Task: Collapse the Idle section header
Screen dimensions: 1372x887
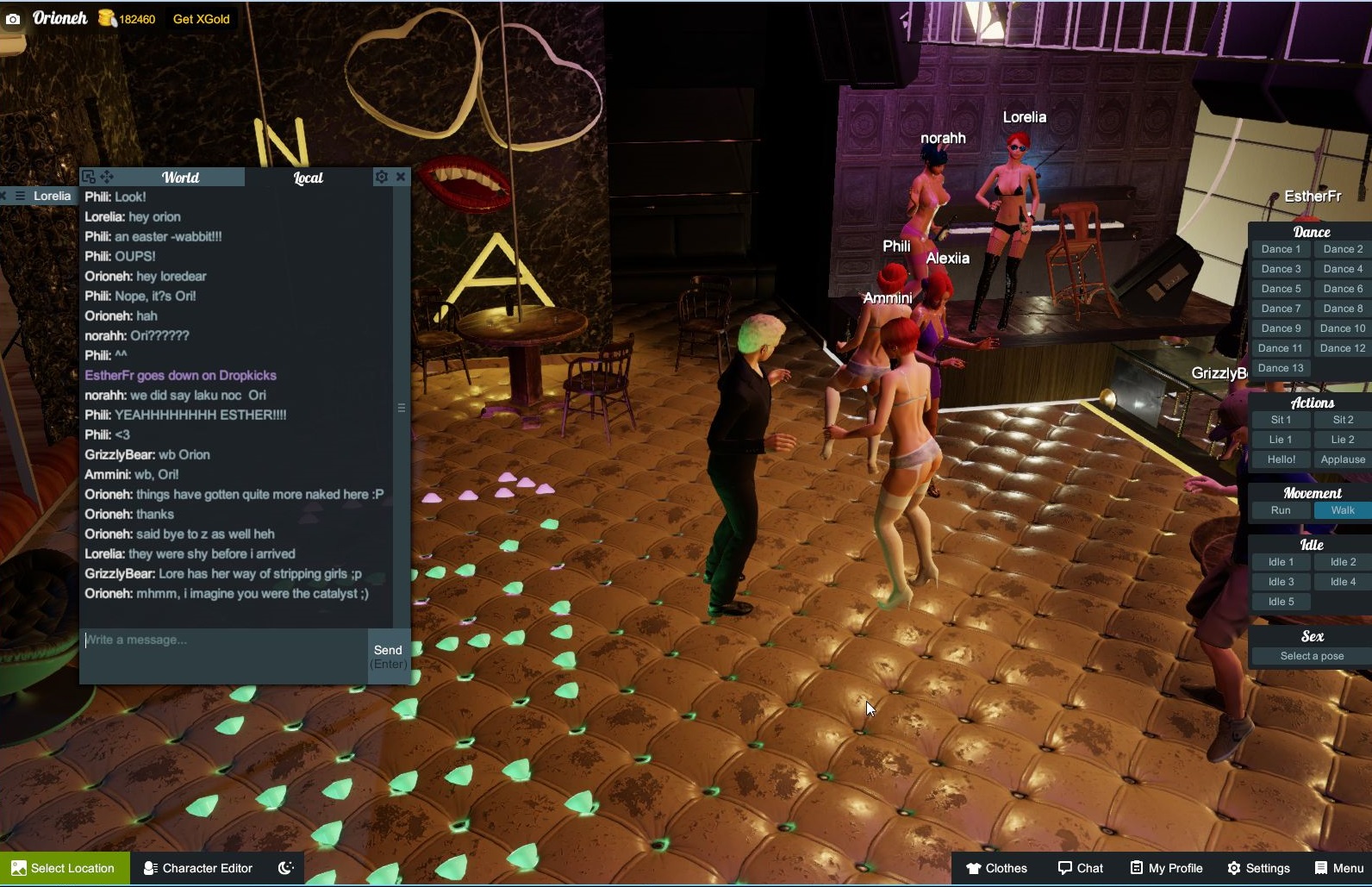Action: [x=1310, y=544]
